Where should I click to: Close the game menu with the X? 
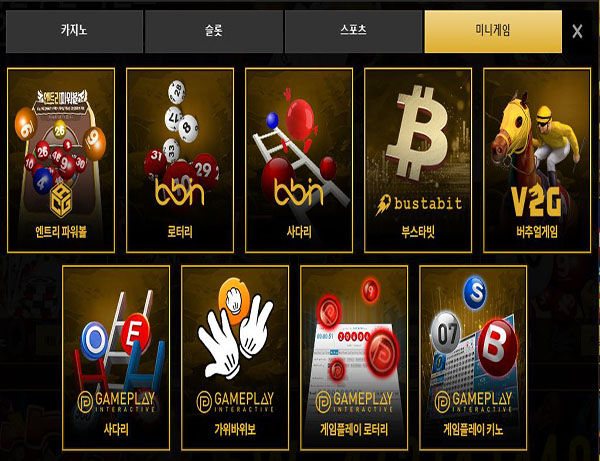[x=577, y=32]
